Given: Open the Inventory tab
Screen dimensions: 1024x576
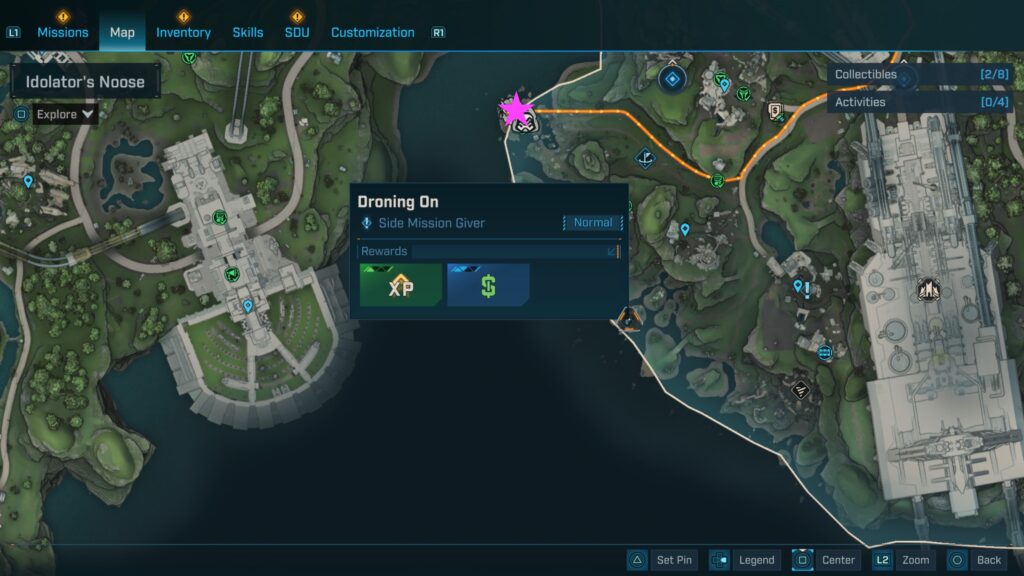Looking at the screenshot, I should tap(183, 32).
